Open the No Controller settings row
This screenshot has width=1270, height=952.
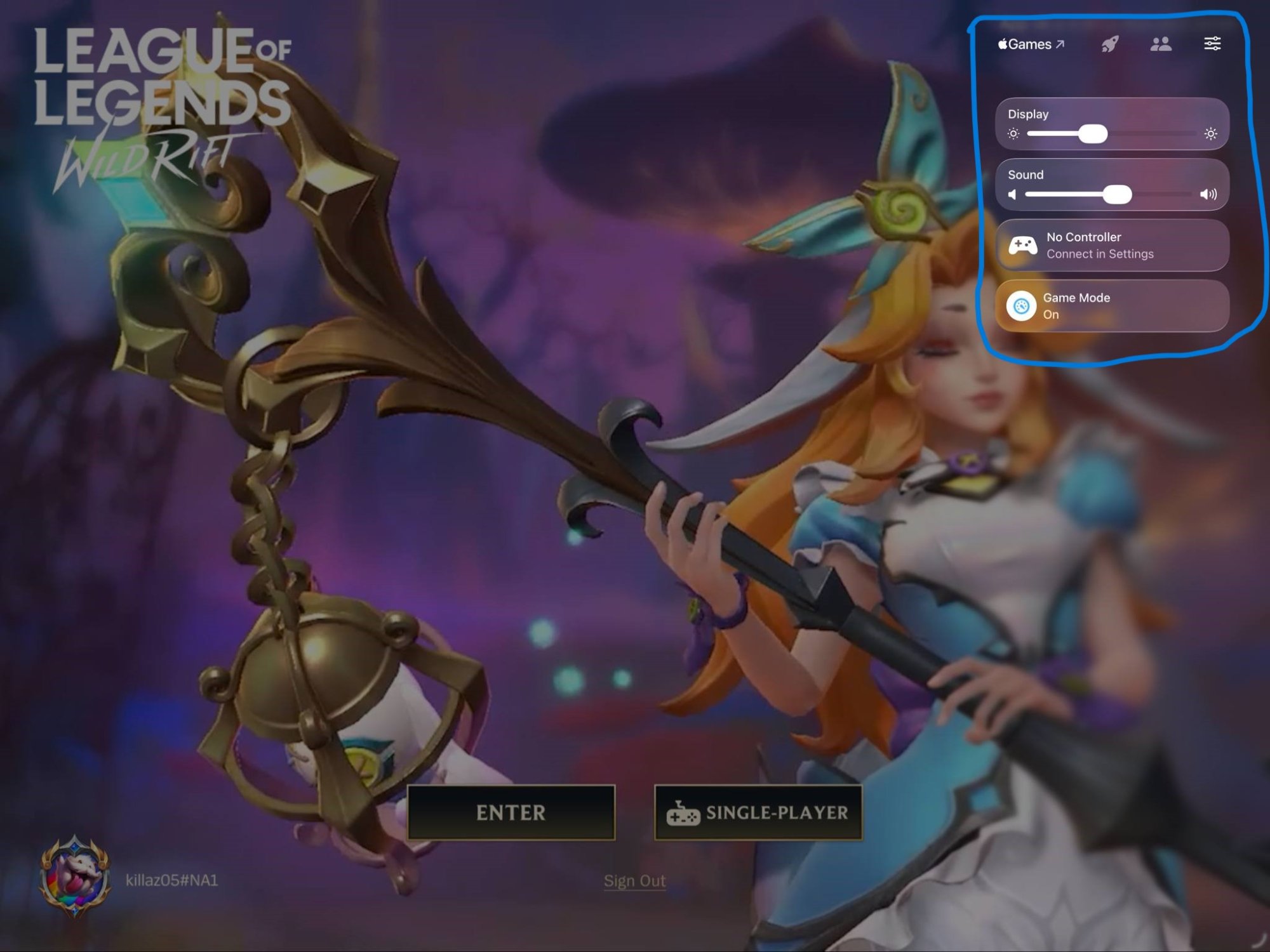pyautogui.click(x=1112, y=246)
